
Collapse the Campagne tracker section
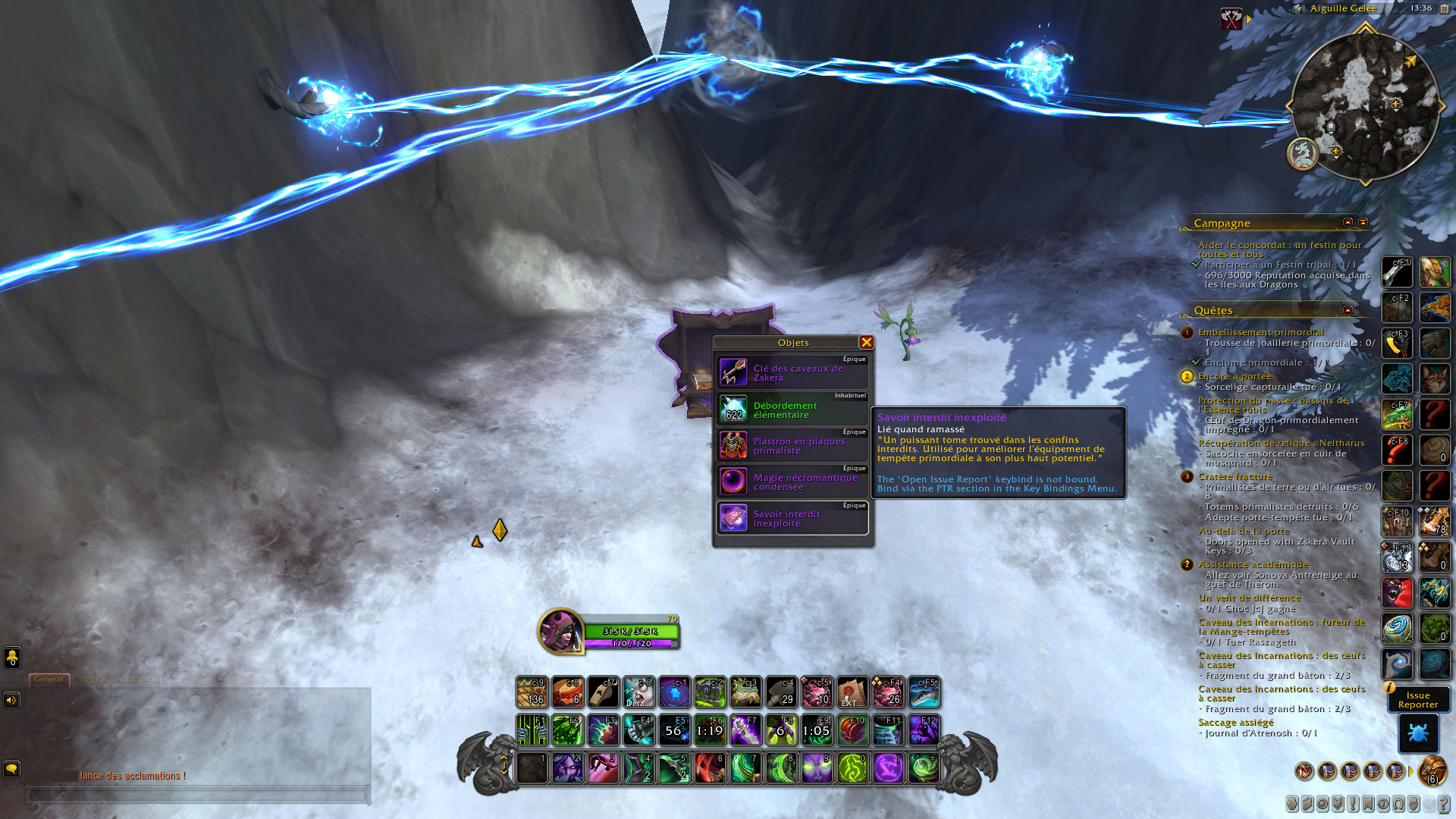pyautogui.click(x=1348, y=222)
